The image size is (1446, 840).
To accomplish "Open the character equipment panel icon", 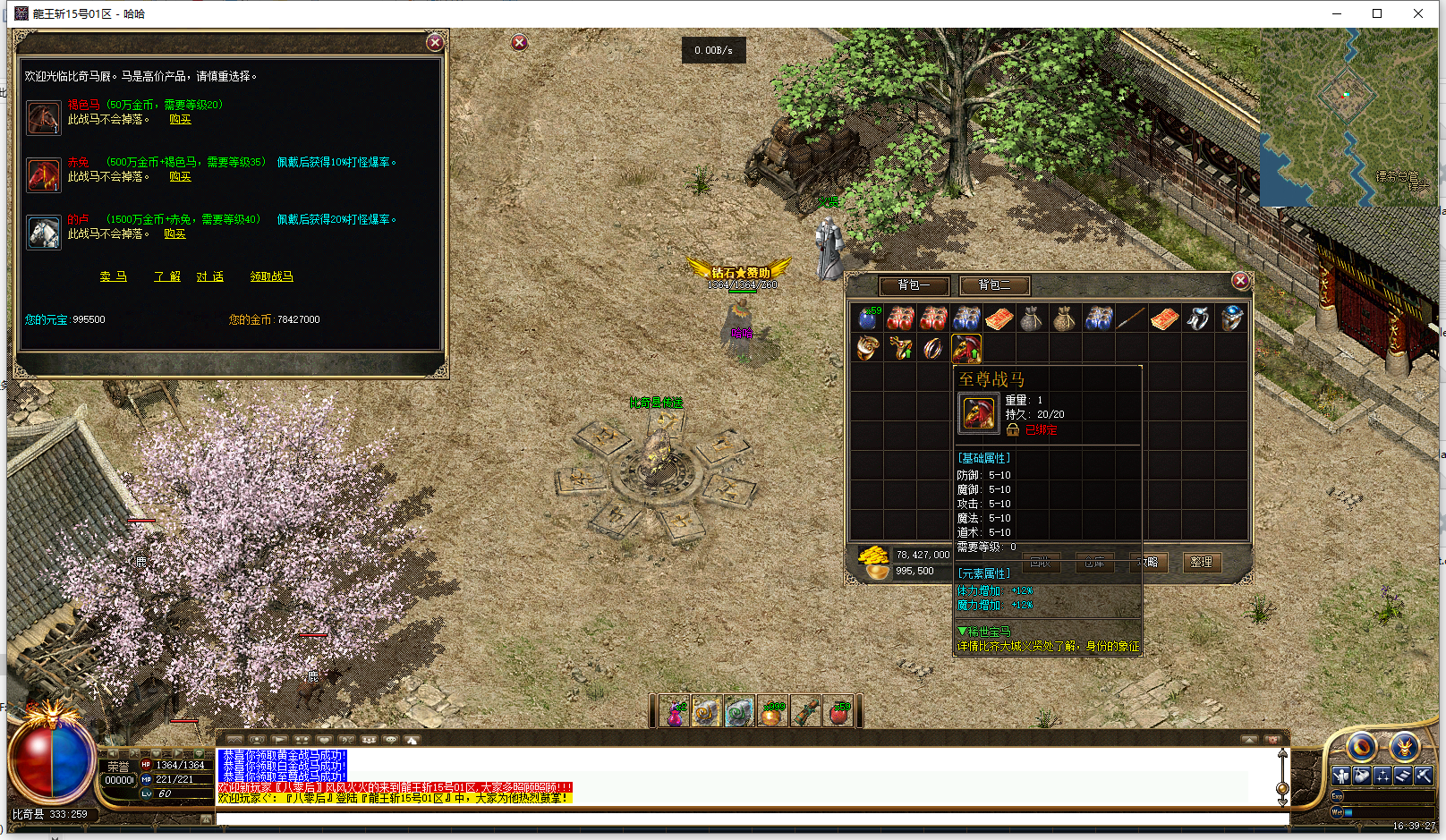I will pos(1340,776).
